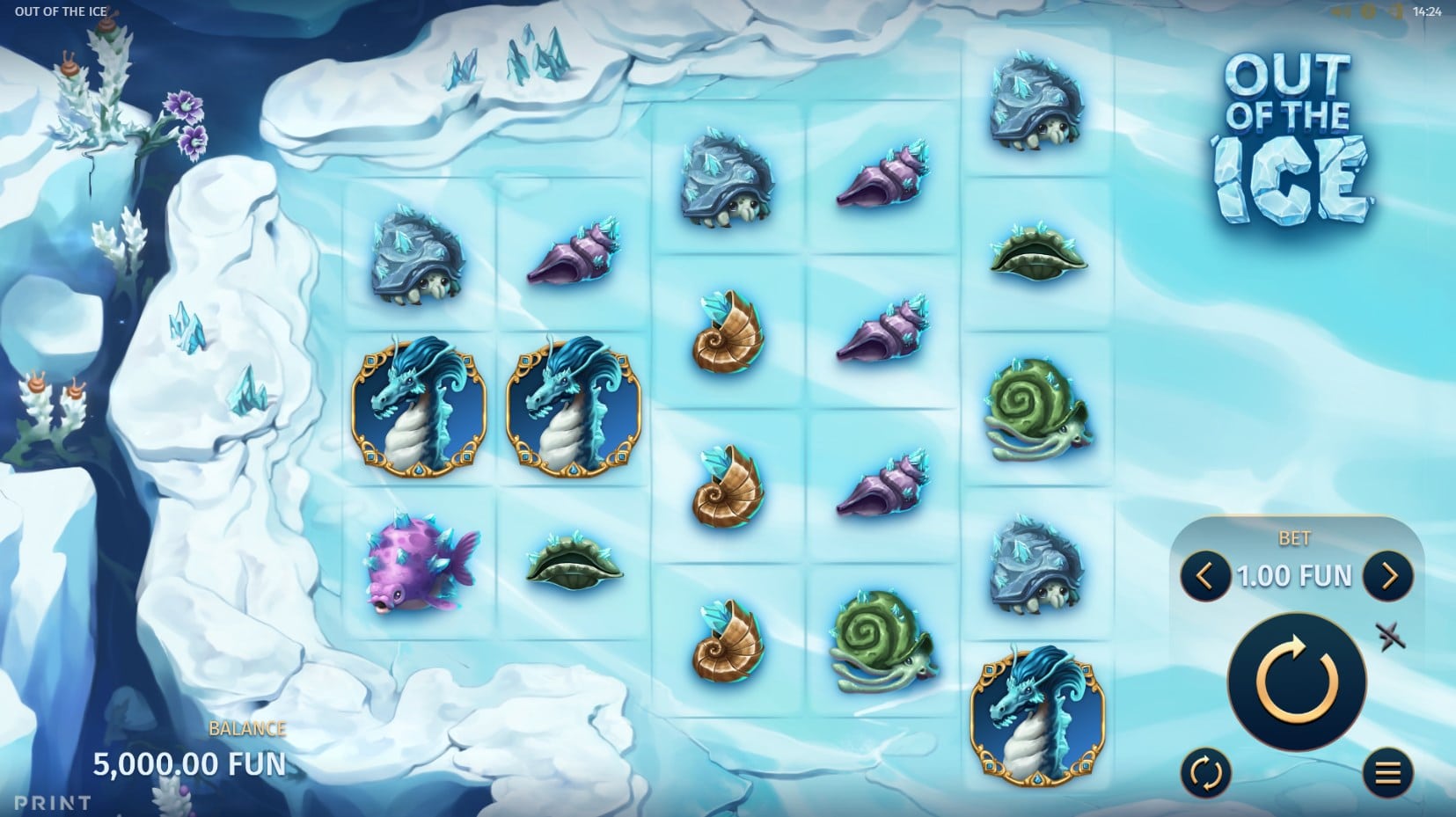
Task: Increase the bet with the right arrow
Action: point(1388,576)
